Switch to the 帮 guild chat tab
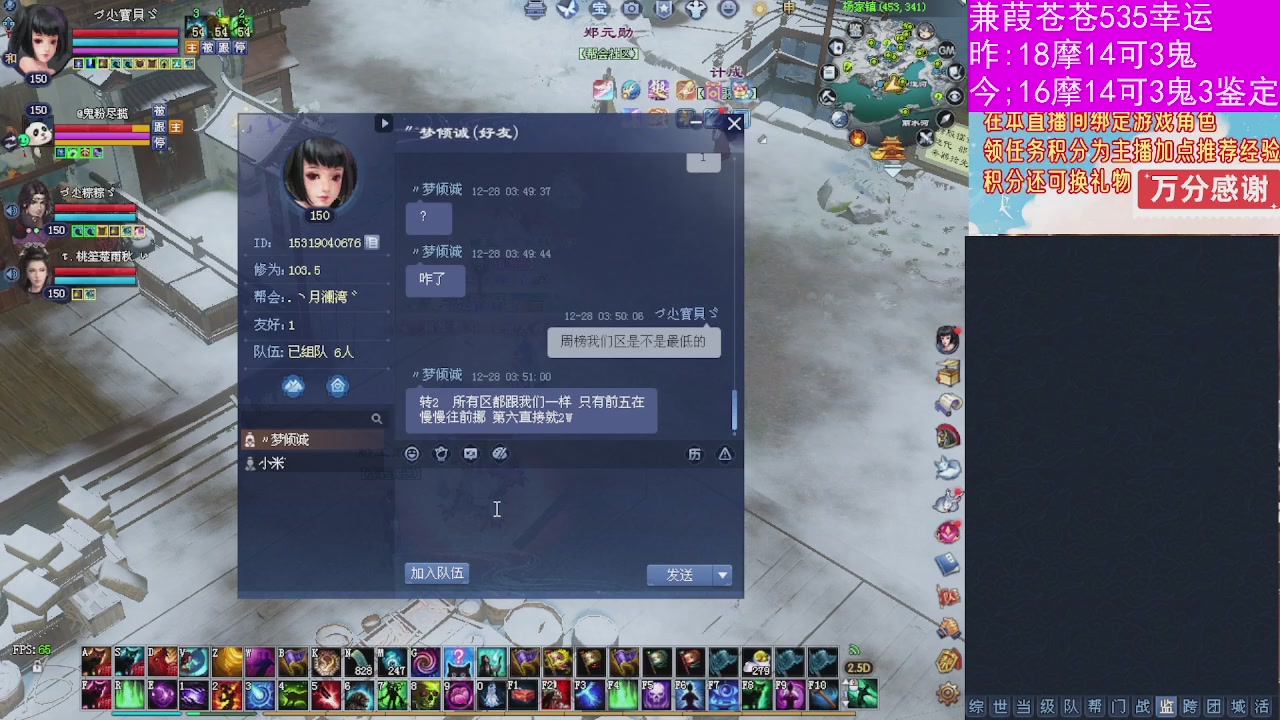The image size is (1280, 720). point(1094,704)
